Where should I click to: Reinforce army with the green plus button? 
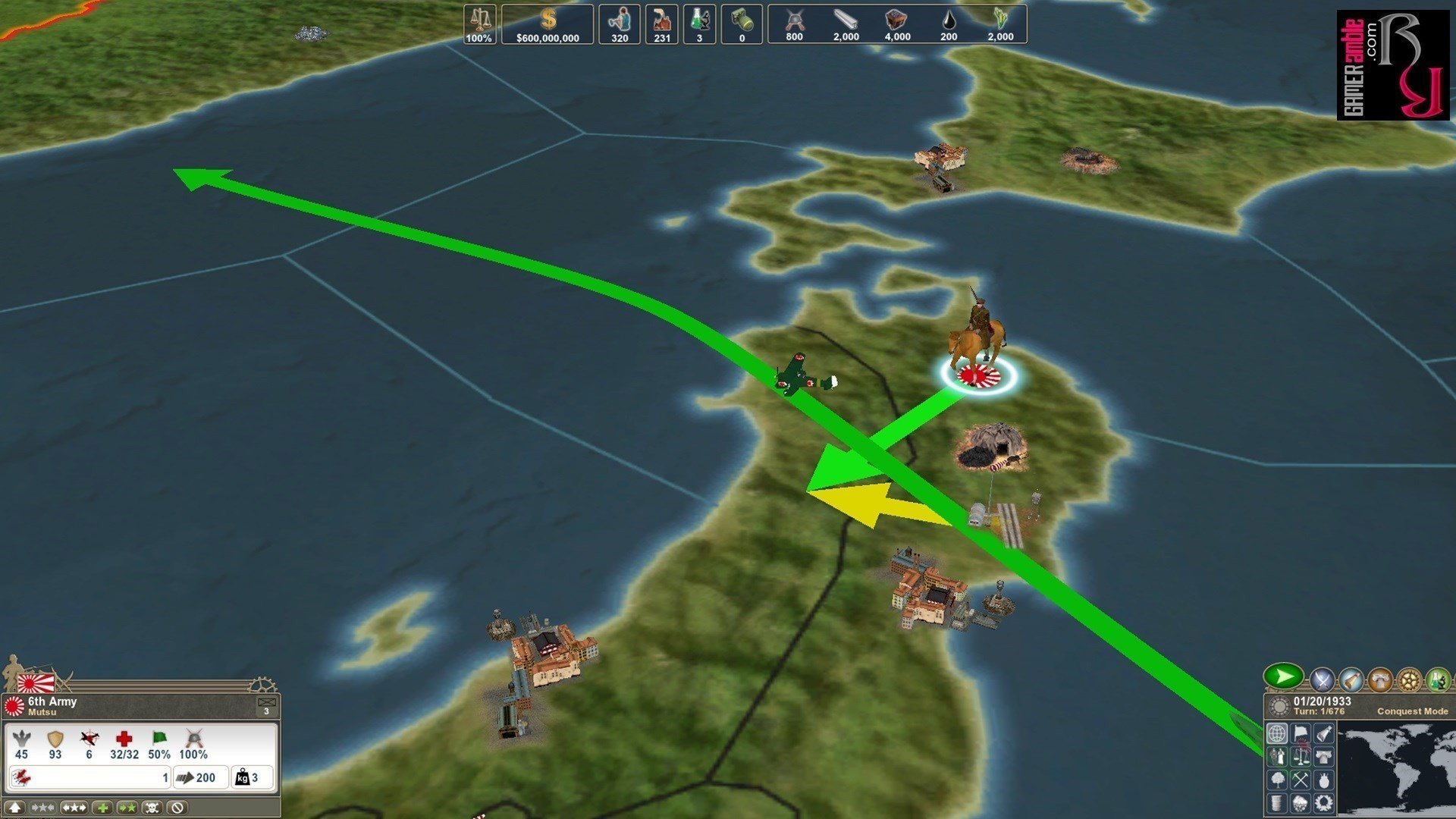coord(102,808)
